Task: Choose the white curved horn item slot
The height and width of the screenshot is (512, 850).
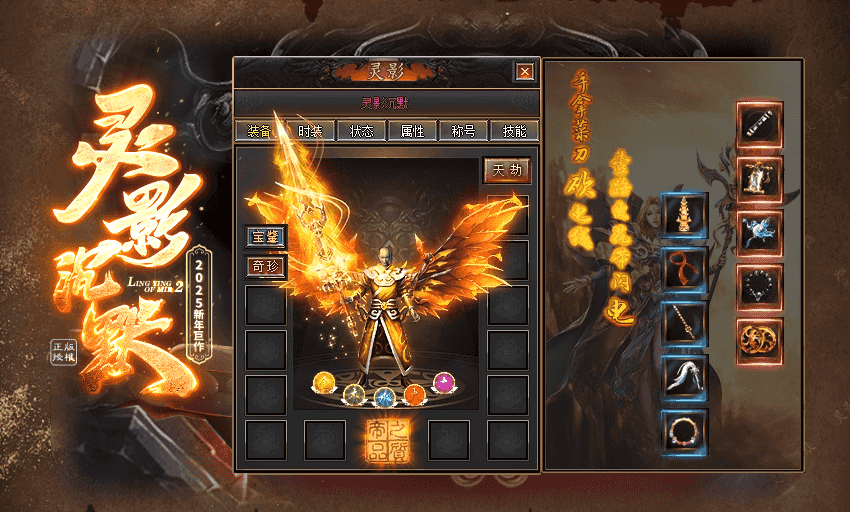Action: click(685, 378)
